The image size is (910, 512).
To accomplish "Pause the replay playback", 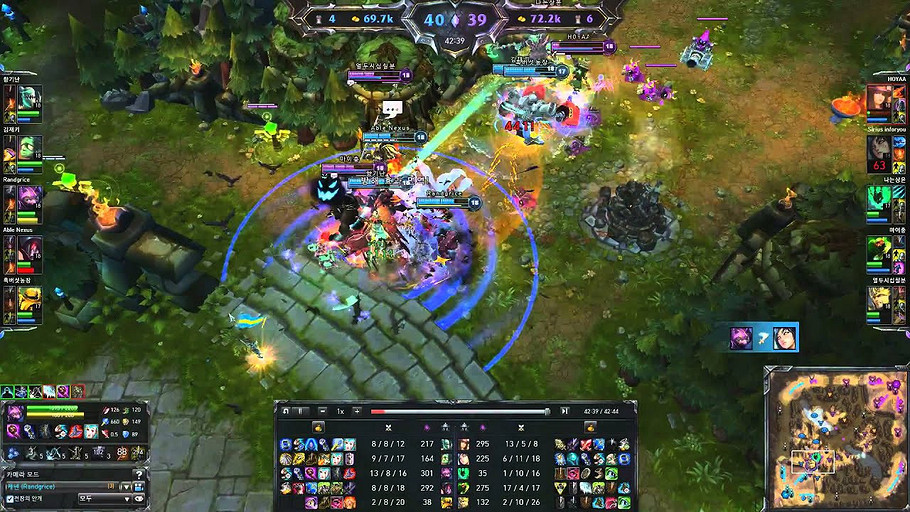I will click(301, 411).
